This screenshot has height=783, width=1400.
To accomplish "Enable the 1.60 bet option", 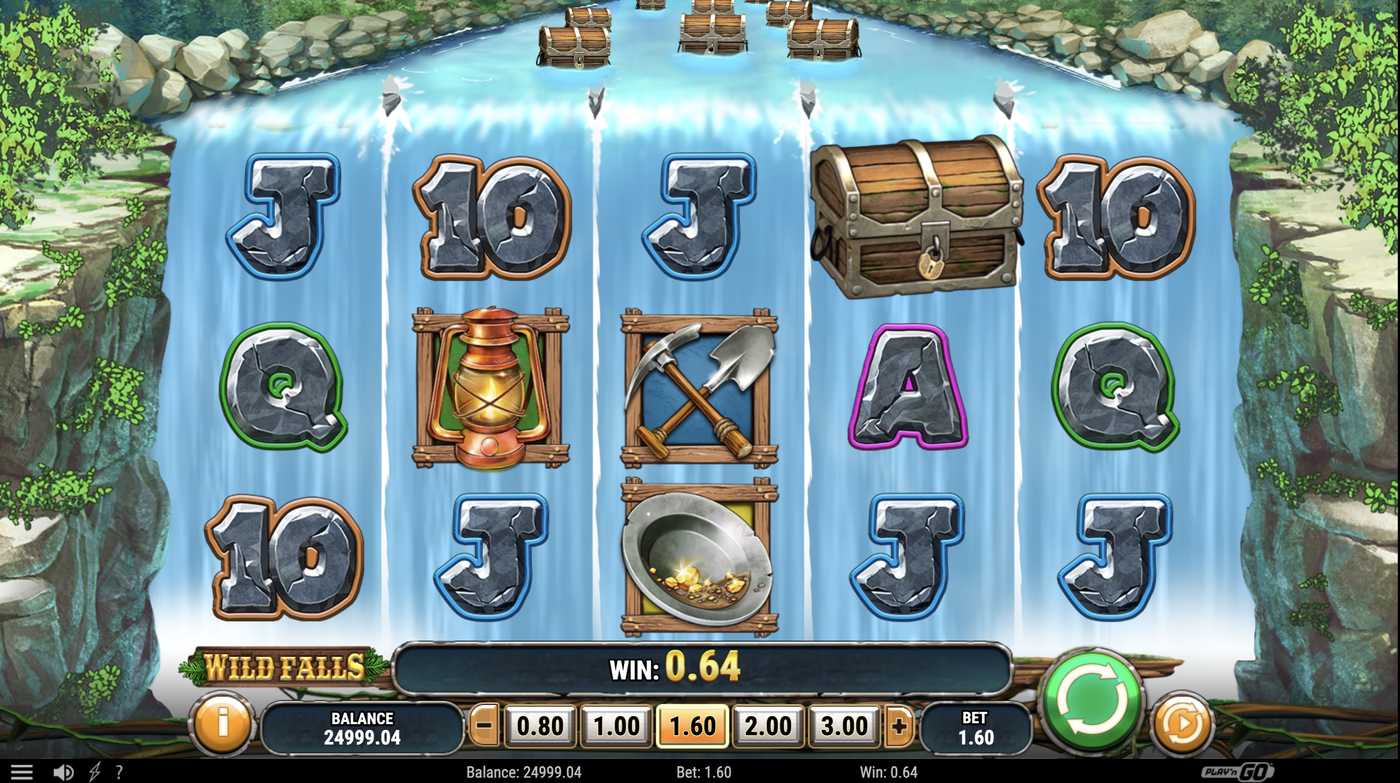I will pyautogui.click(x=690, y=726).
